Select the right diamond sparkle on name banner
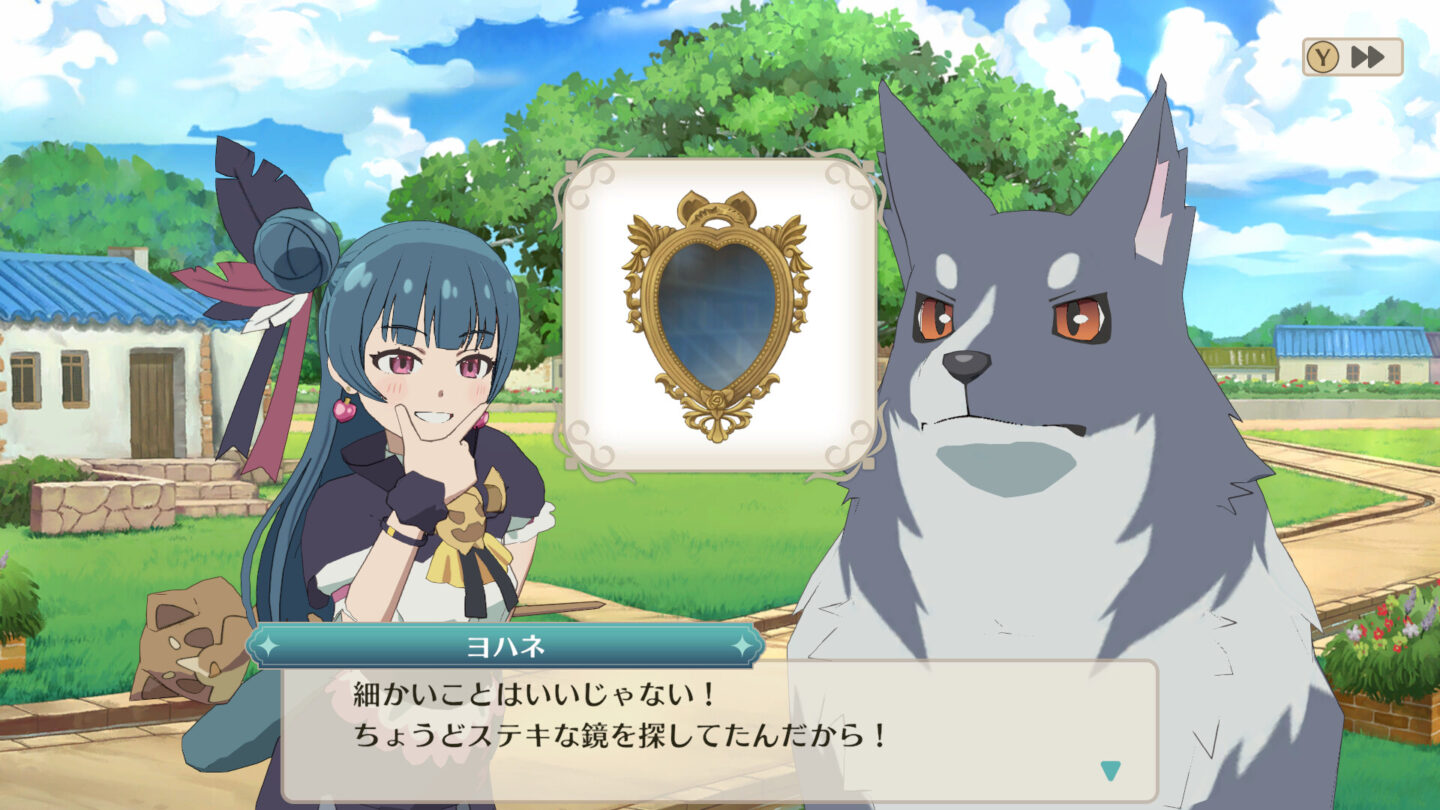The height and width of the screenshot is (810, 1440). (x=742, y=647)
